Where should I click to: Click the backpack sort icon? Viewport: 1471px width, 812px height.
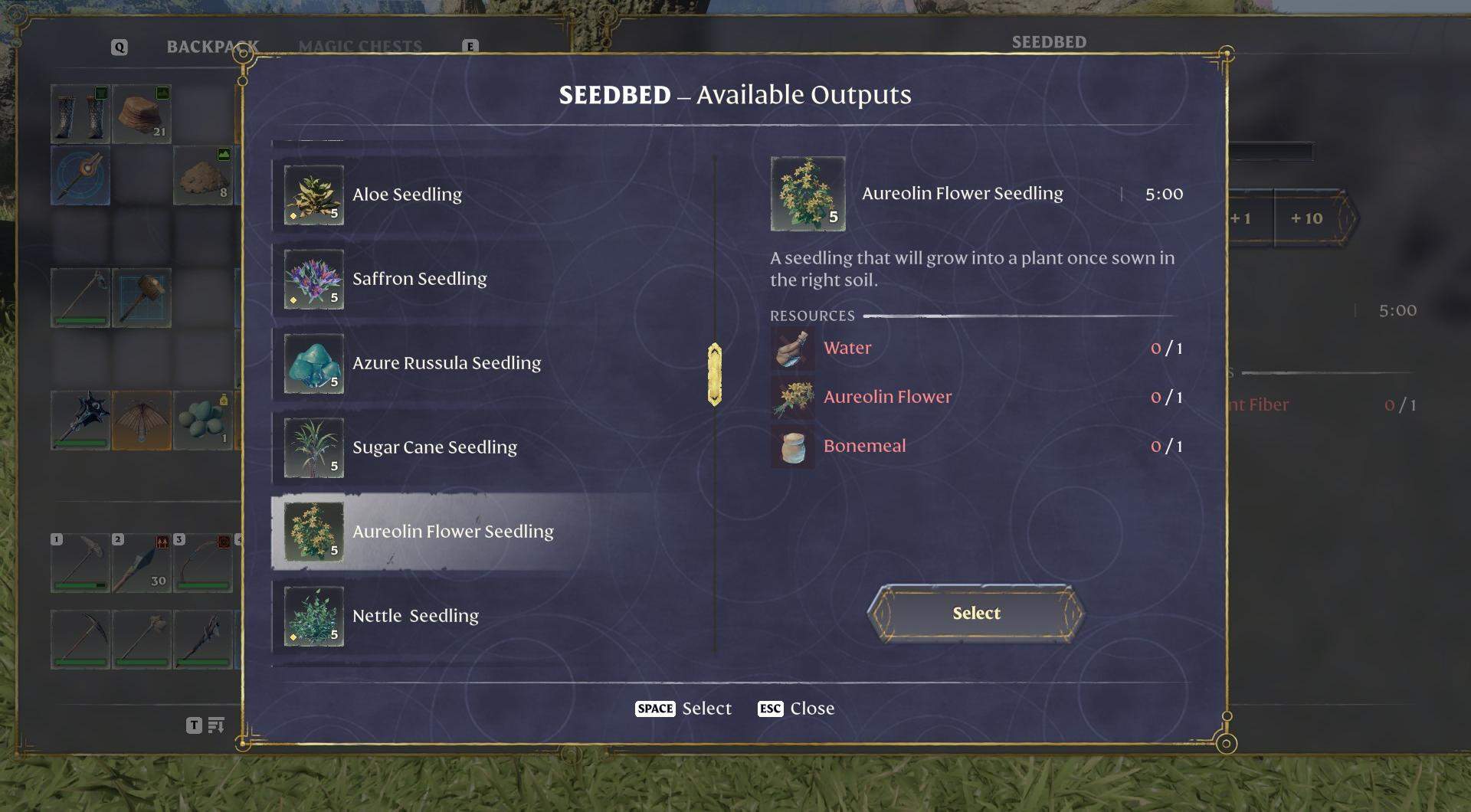[216, 725]
